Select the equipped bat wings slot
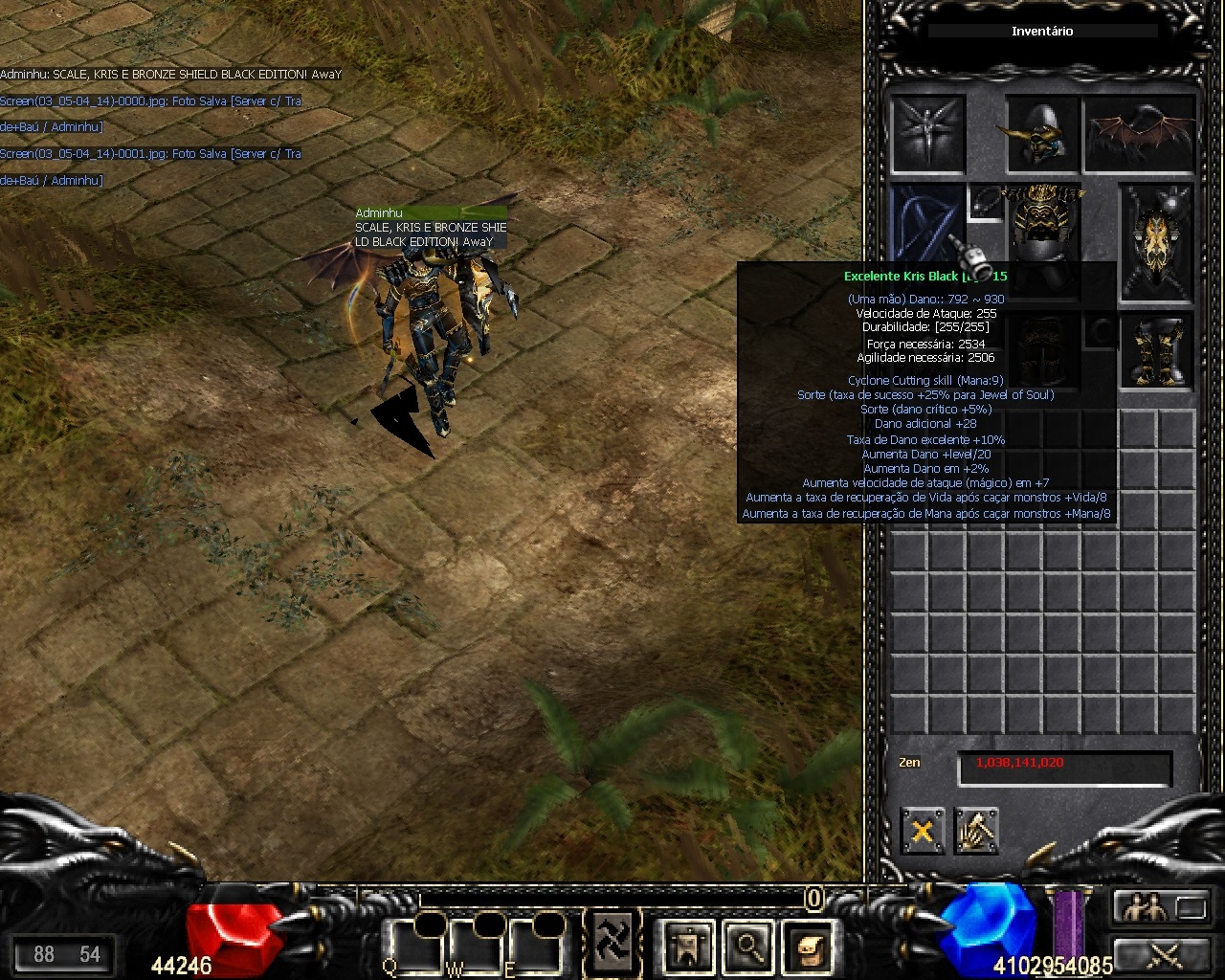 (x=1141, y=134)
